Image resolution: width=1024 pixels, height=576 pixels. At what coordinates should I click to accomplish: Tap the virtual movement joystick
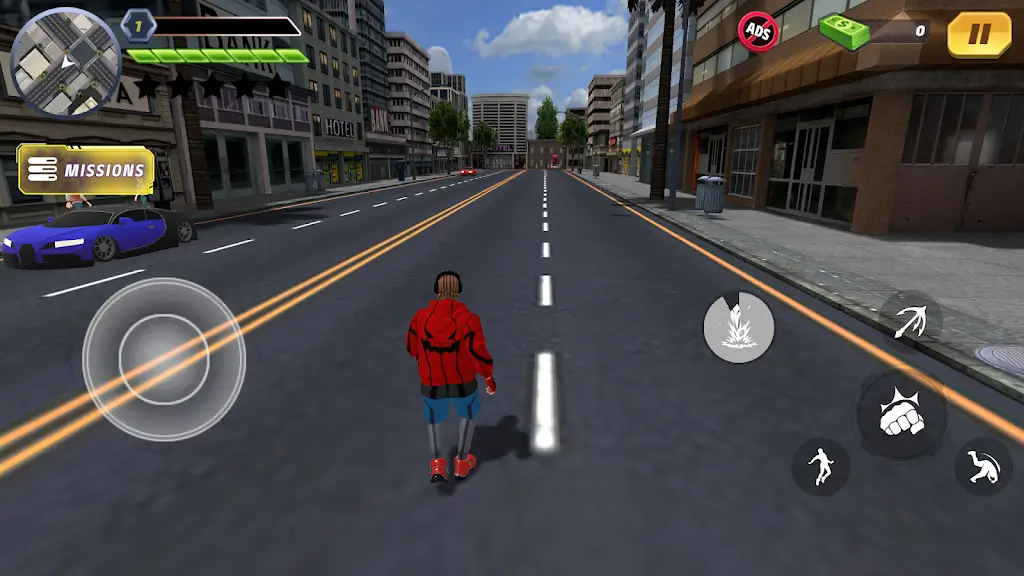point(164,358)
